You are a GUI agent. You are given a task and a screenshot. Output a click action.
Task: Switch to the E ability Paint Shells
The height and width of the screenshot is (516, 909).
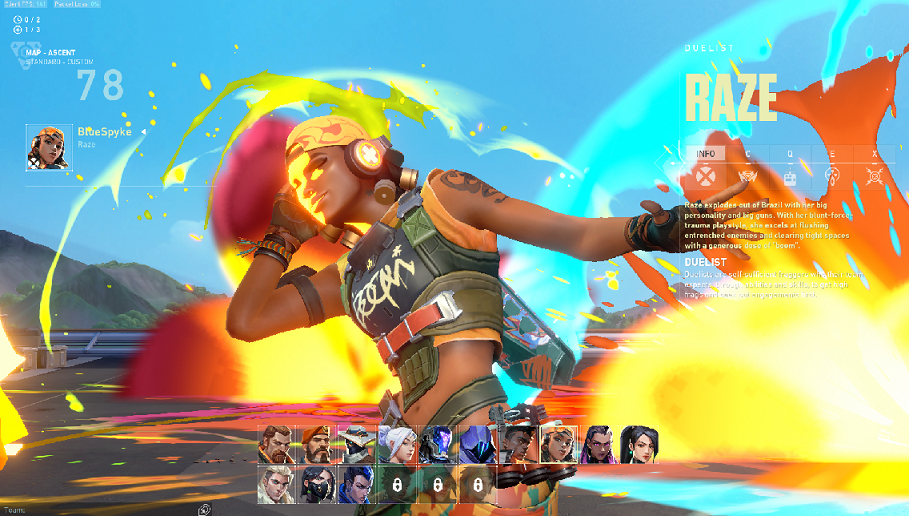[832, 154]
